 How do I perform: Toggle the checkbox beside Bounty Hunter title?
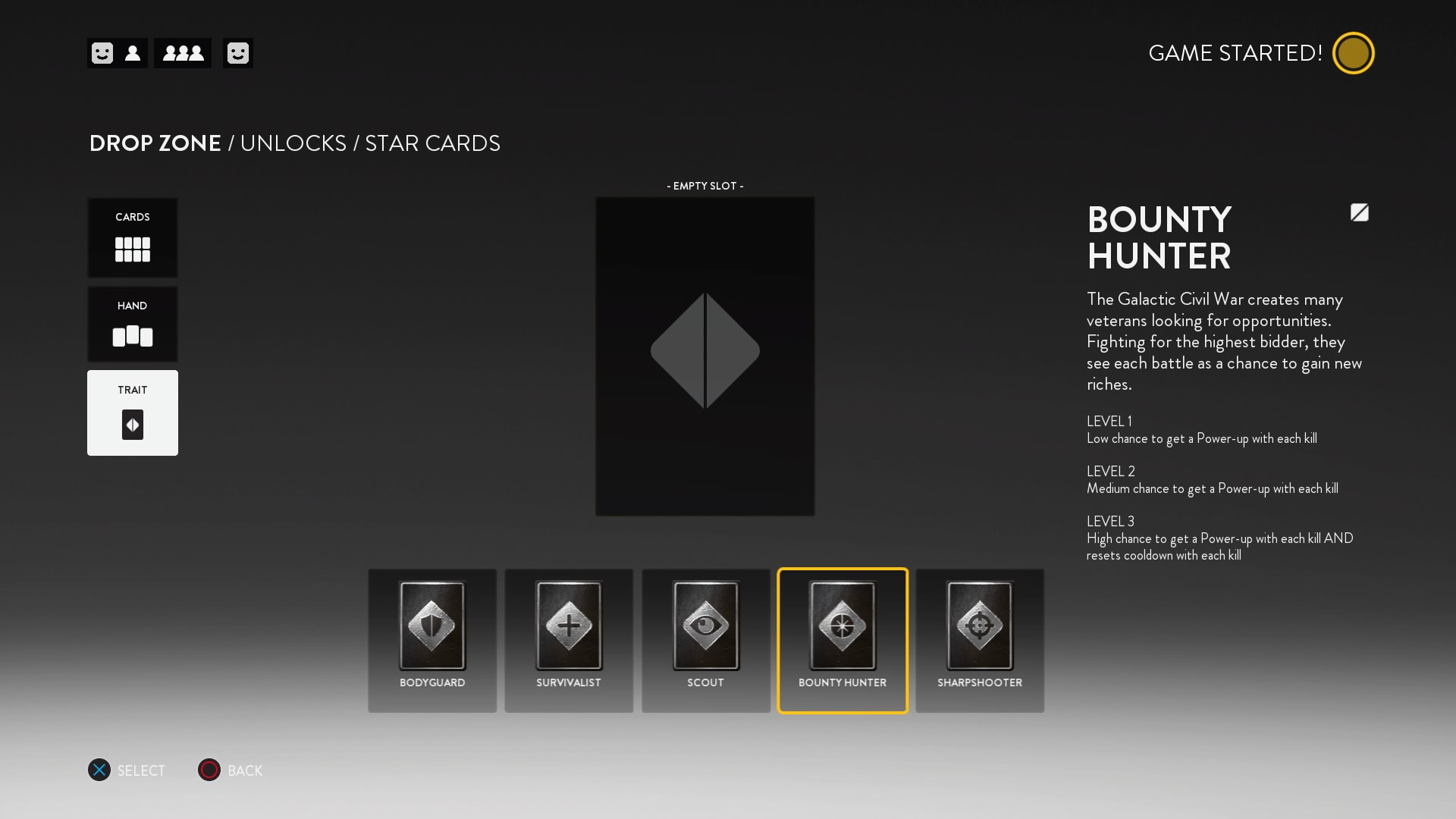tap(1360, 213)
